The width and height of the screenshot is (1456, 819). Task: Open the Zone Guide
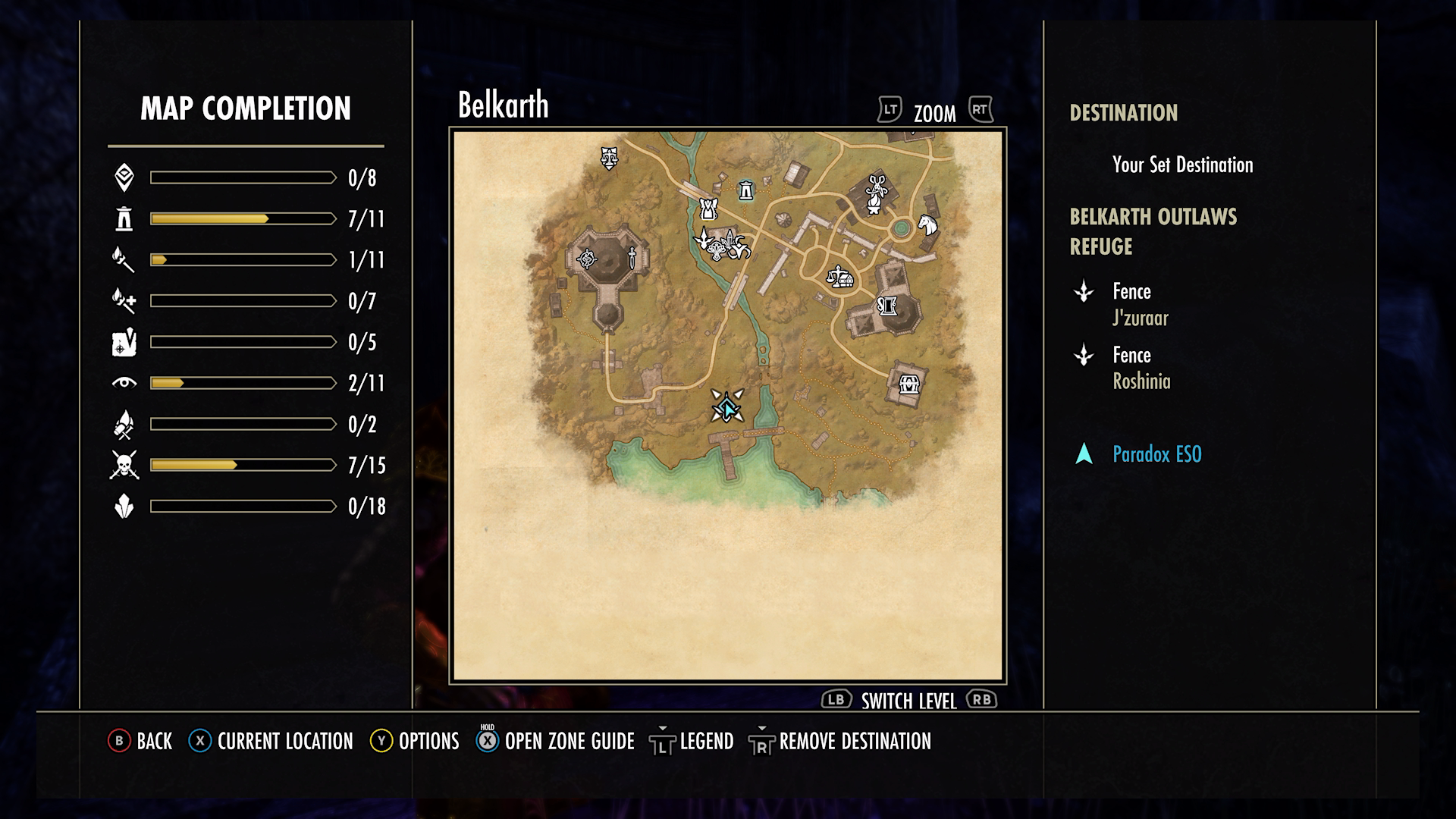[556, 741]
